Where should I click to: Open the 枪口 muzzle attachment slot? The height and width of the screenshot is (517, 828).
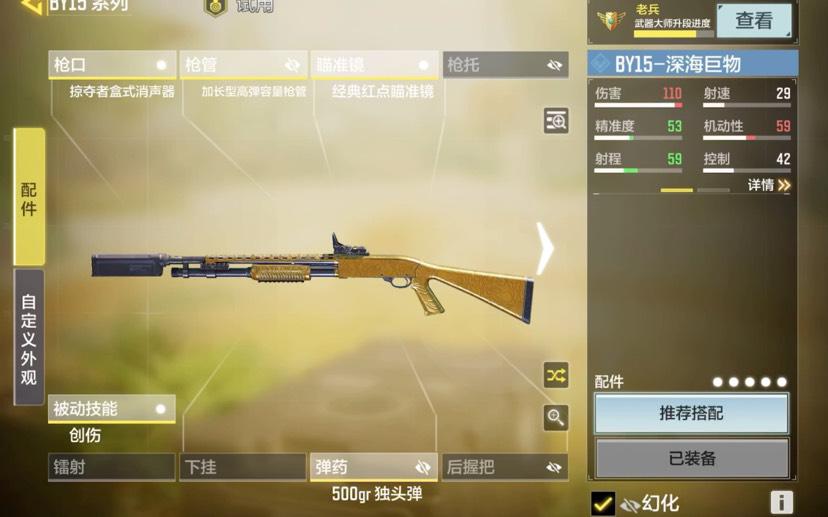[x=111, y=65]
